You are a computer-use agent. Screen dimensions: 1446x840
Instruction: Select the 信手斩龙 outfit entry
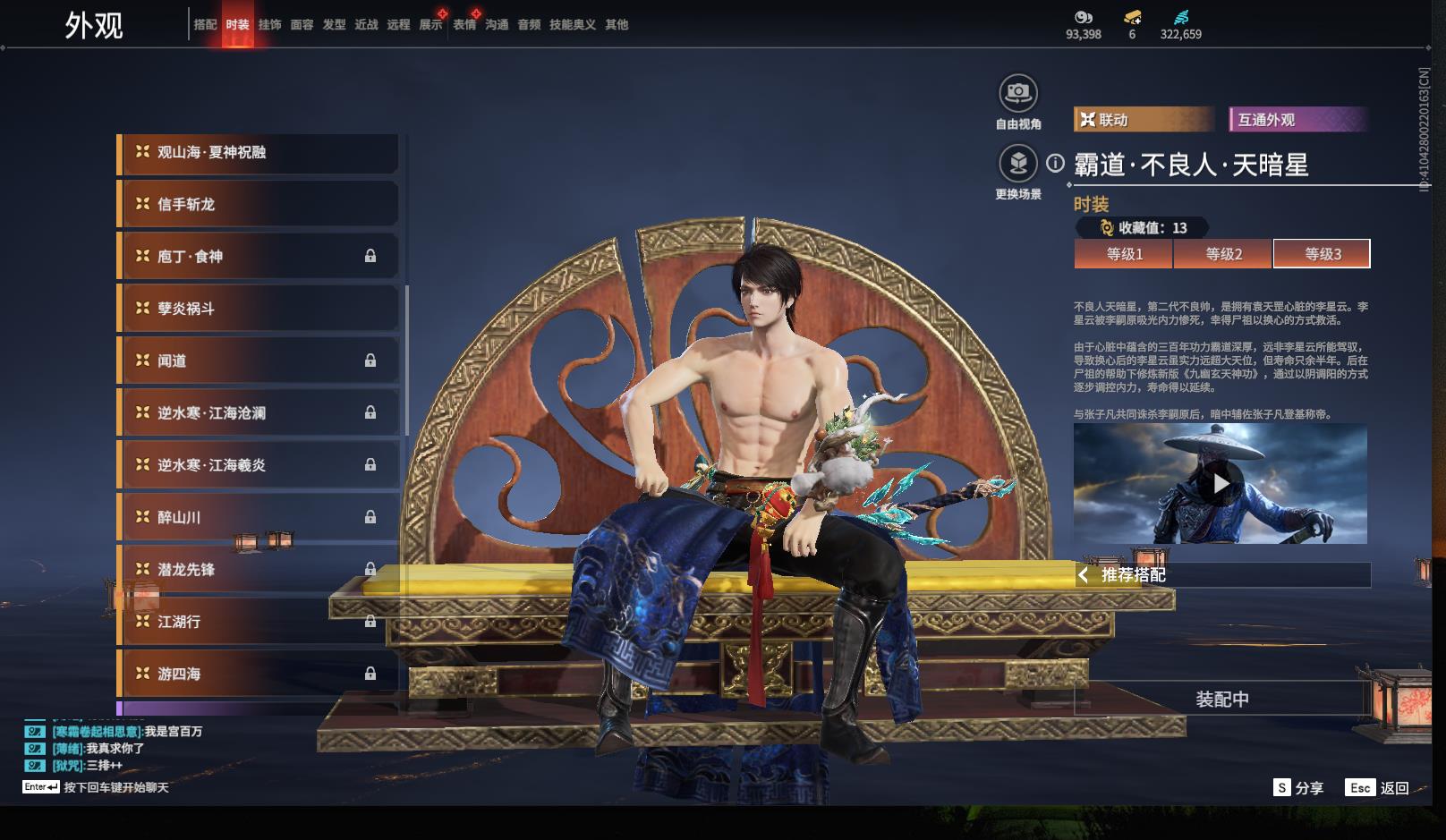(258, 205)
